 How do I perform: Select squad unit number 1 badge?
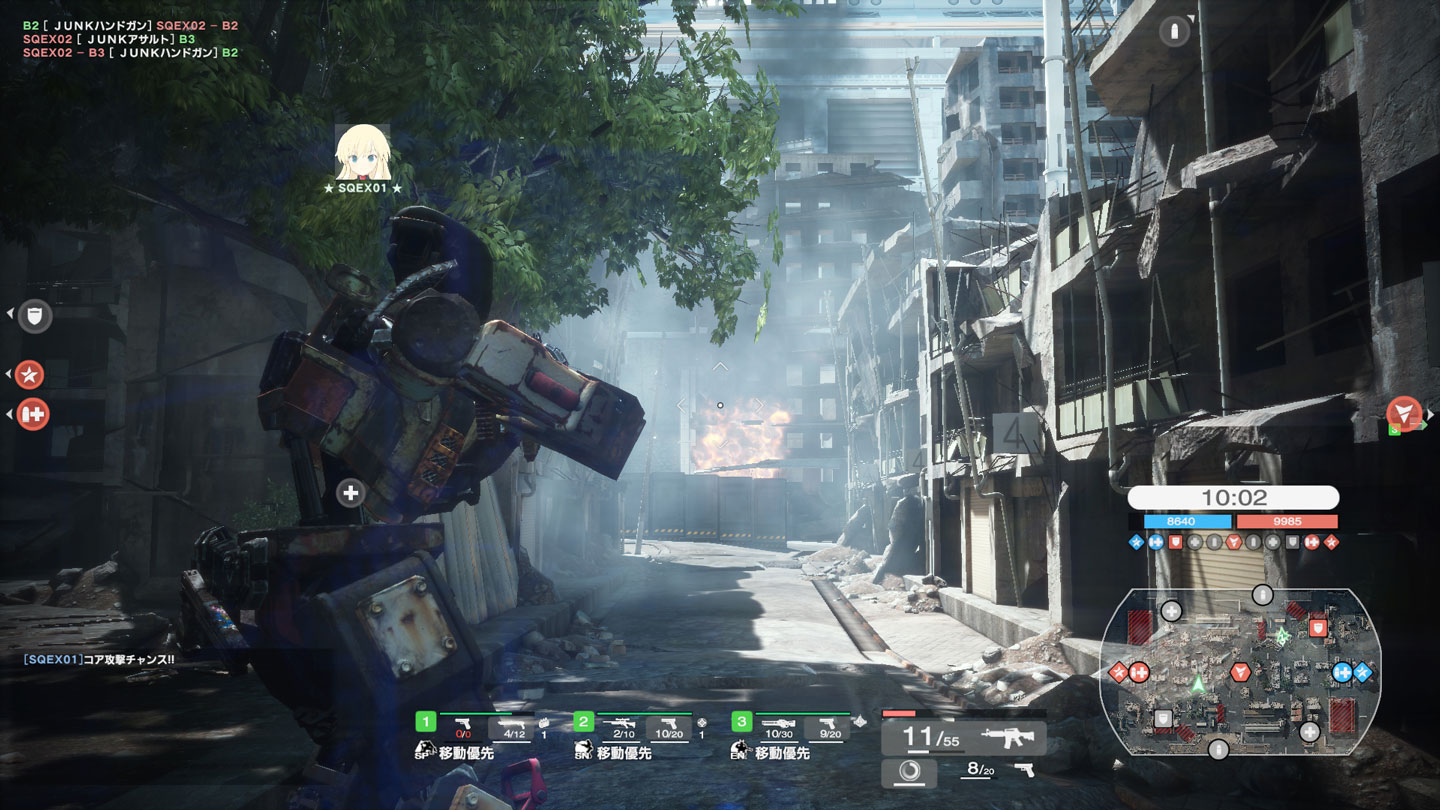pyautogui.click(x=426, y=721)
